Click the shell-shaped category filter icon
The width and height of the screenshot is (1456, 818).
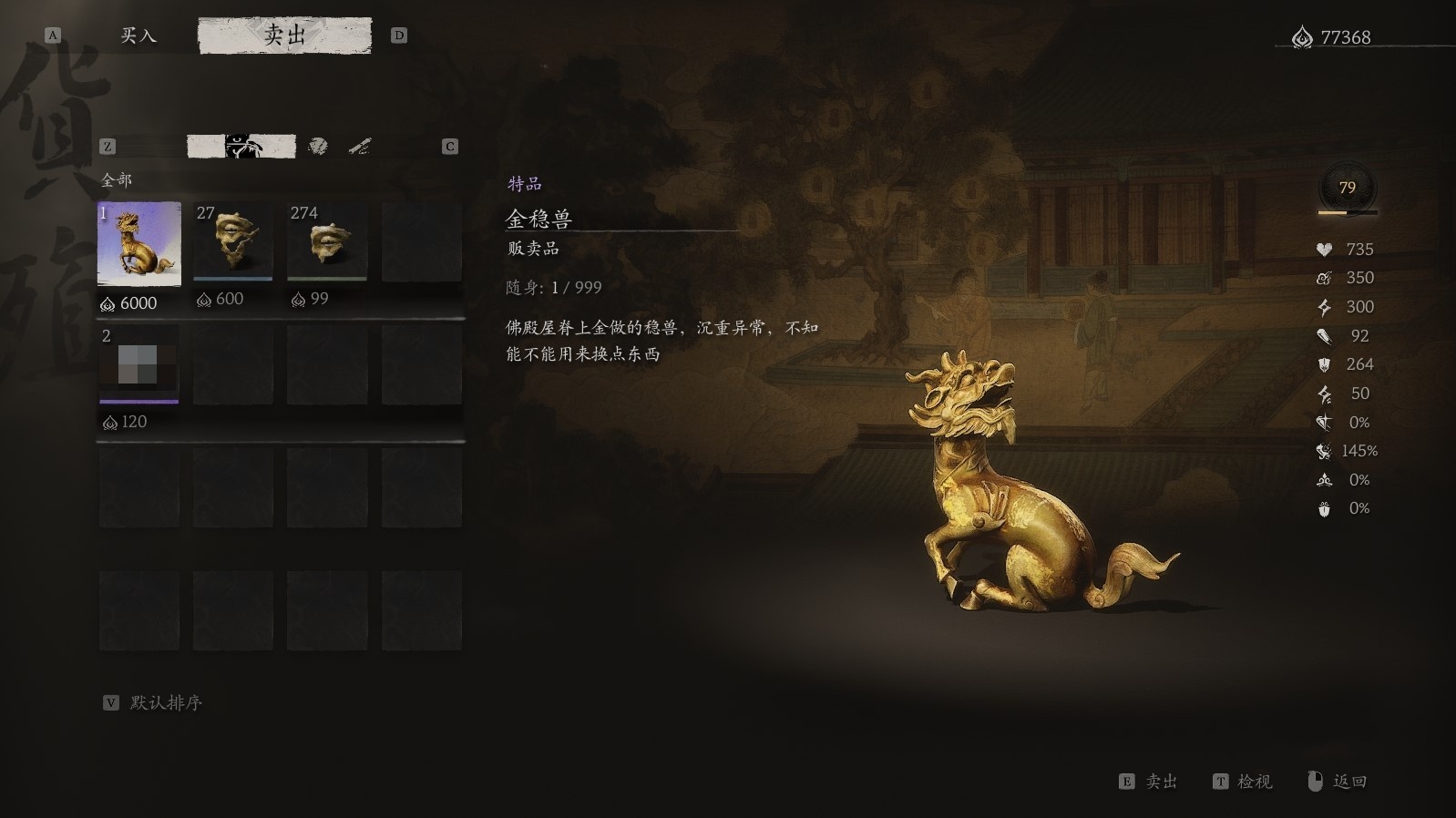[x=316, y=143]
